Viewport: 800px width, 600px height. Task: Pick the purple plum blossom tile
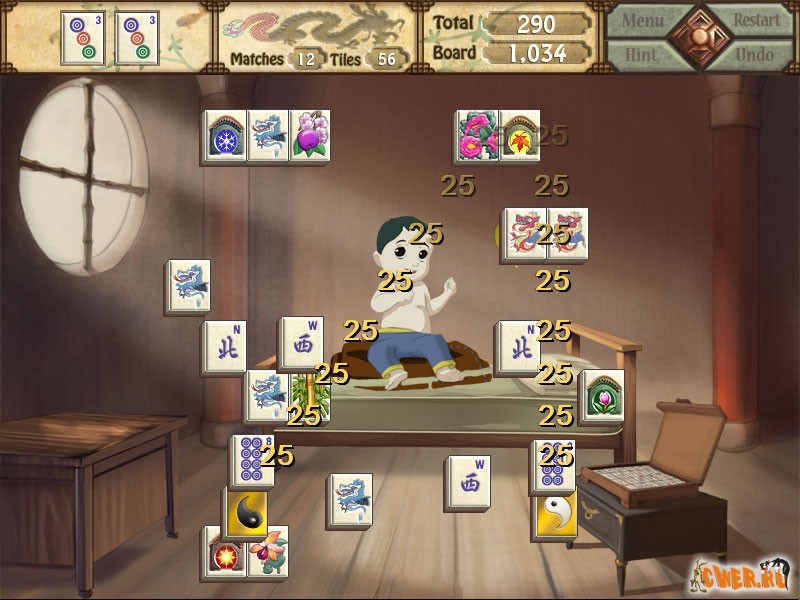click(310, 137)
